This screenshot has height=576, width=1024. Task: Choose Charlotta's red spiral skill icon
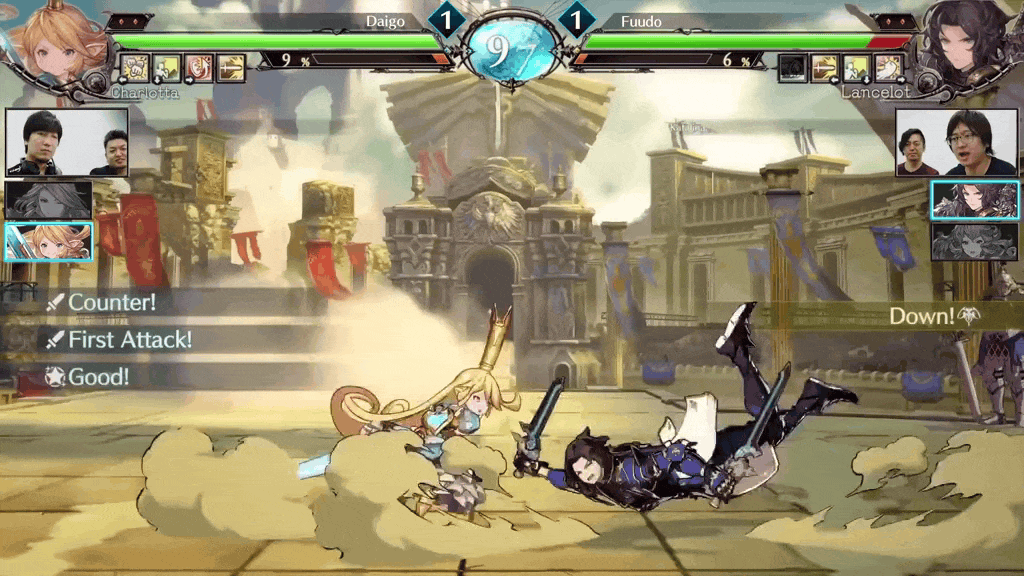click(198, 68)
